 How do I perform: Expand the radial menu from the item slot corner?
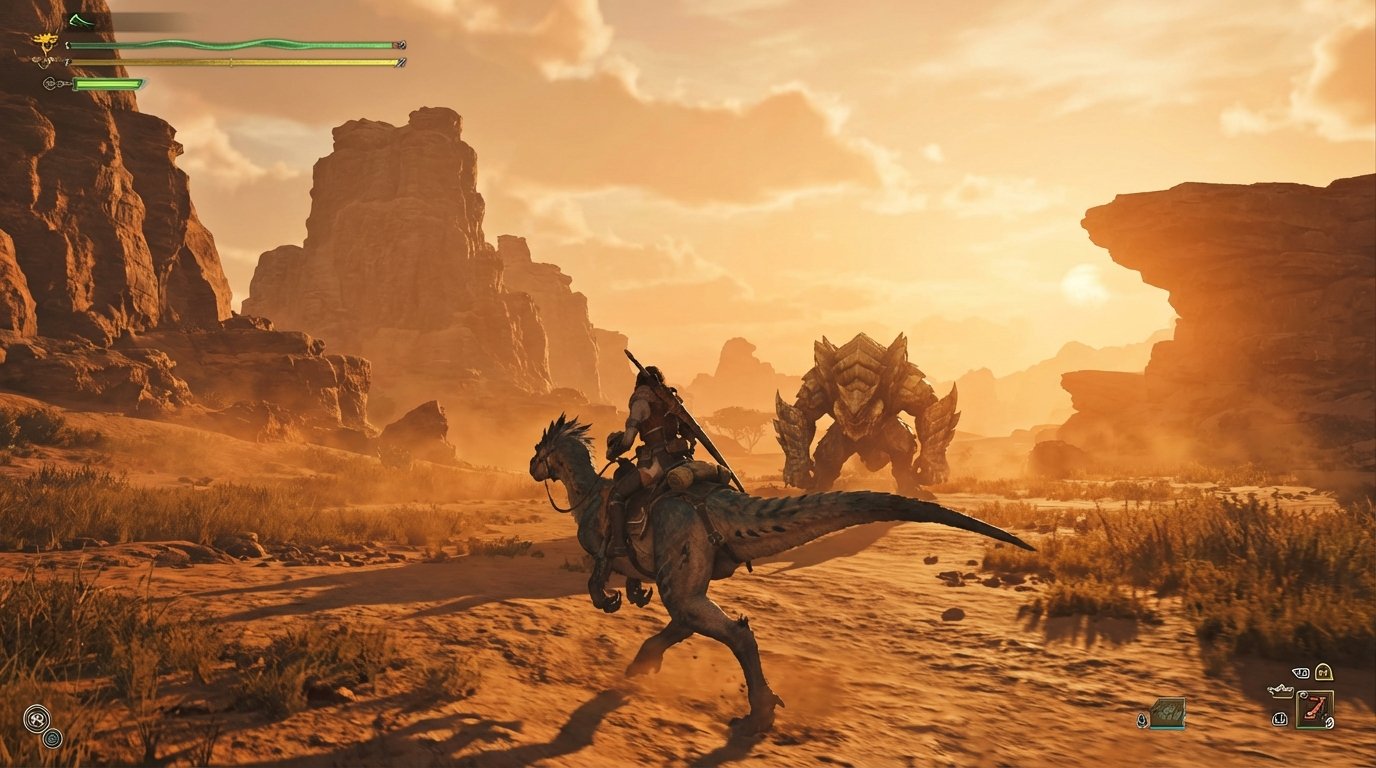pyautogui.click(x=1303, y=693)
